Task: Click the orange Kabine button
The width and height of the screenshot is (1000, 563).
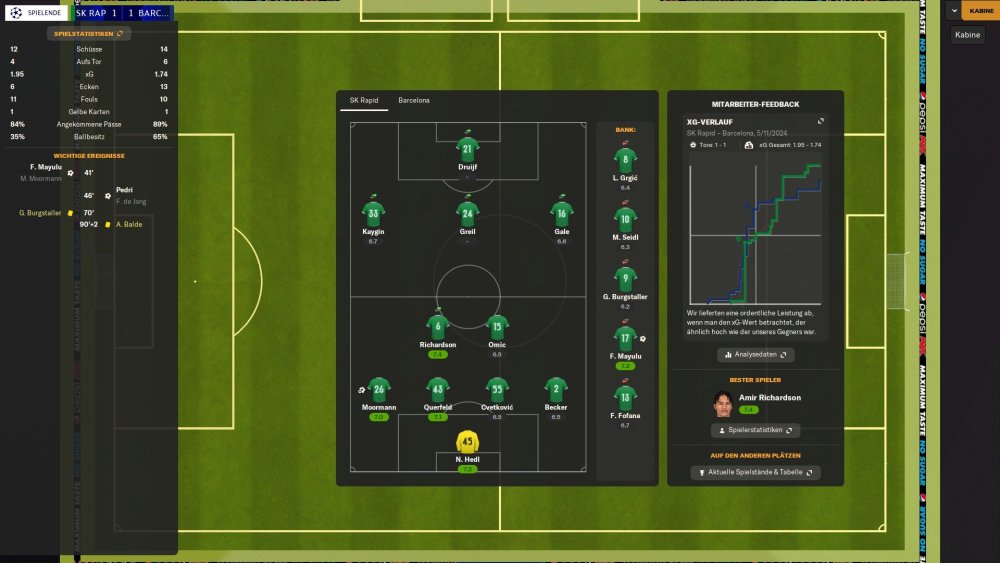Action: pyautogui.click(x=981, y=11)
